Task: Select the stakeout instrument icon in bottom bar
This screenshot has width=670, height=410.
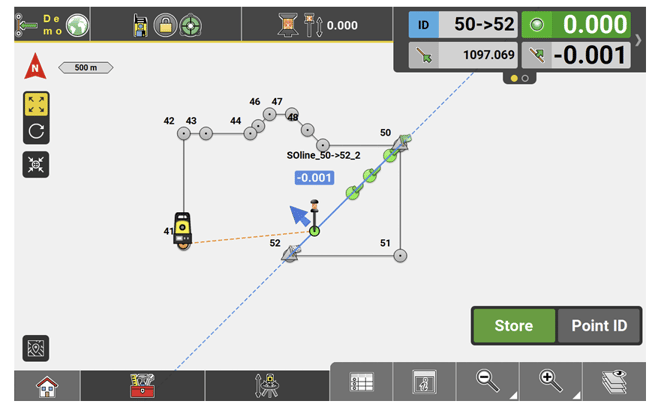Action: (x=267, y=385)
